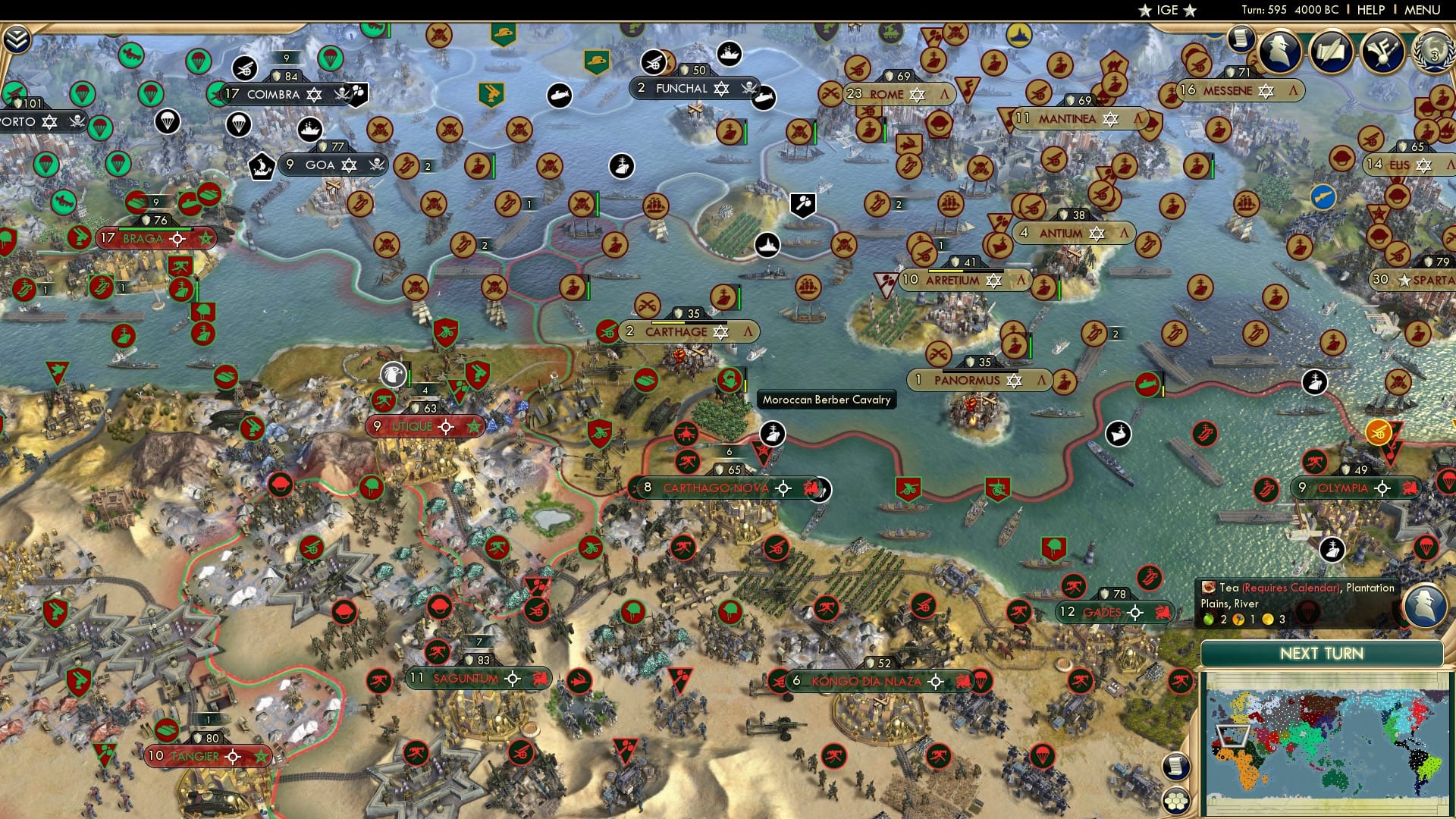The height and width of the screenshot is (819, 1456).
Task: Click the scroll notification icon below MENU
Action: [x=1241, y=39]
